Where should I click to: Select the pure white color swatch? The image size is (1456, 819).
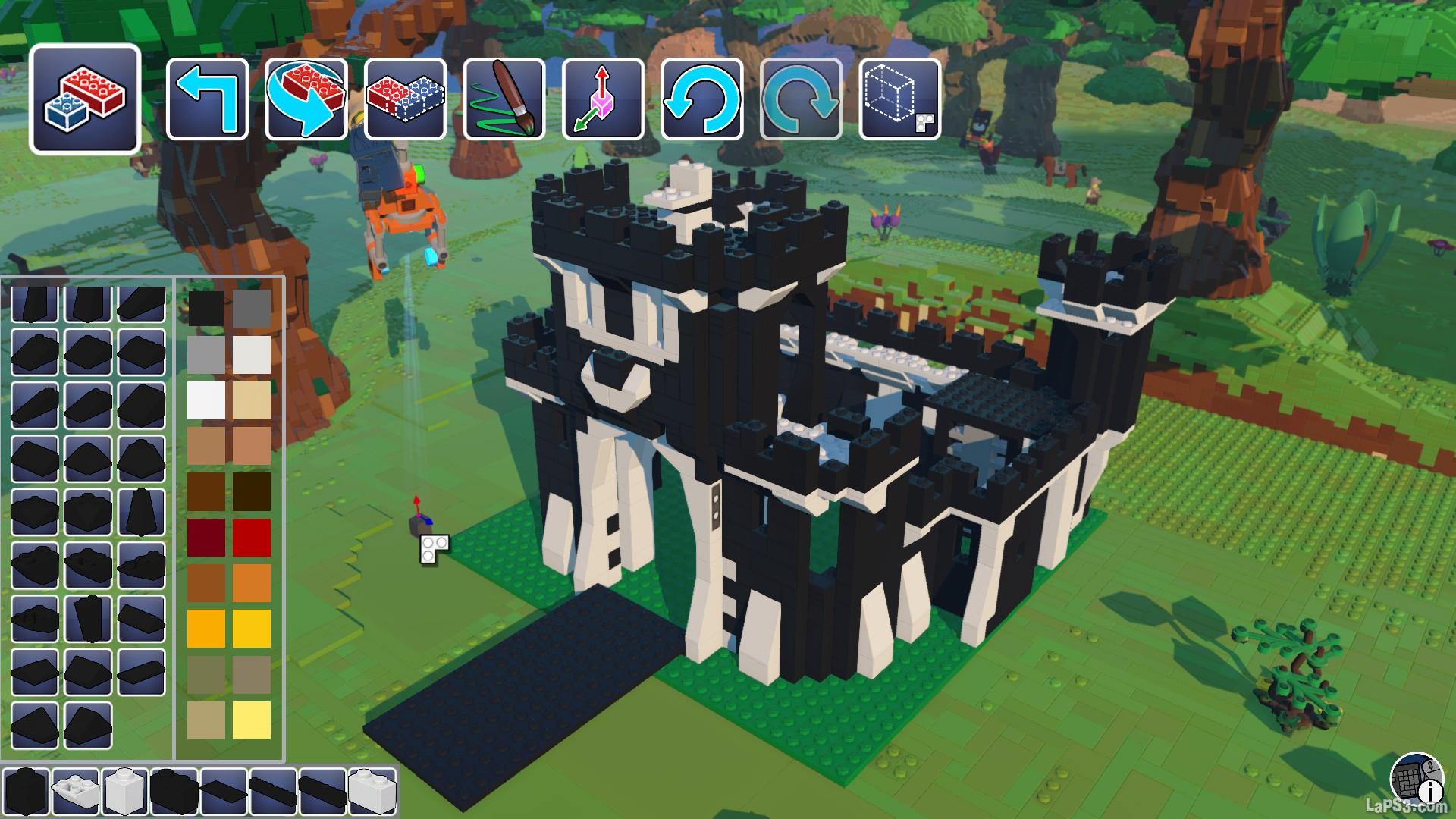[206, 400]
